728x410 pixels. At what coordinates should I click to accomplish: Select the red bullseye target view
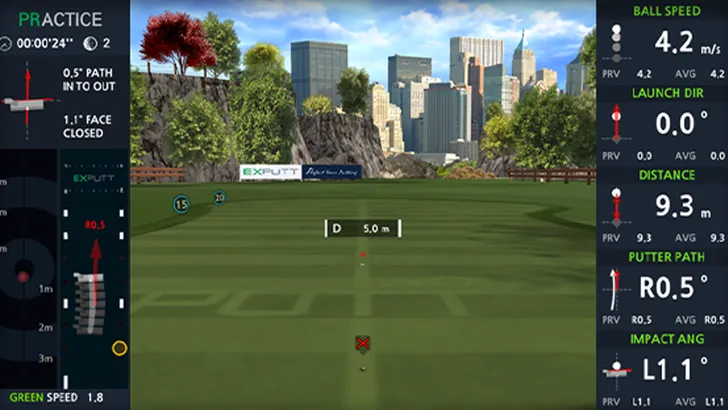[23, 274]
